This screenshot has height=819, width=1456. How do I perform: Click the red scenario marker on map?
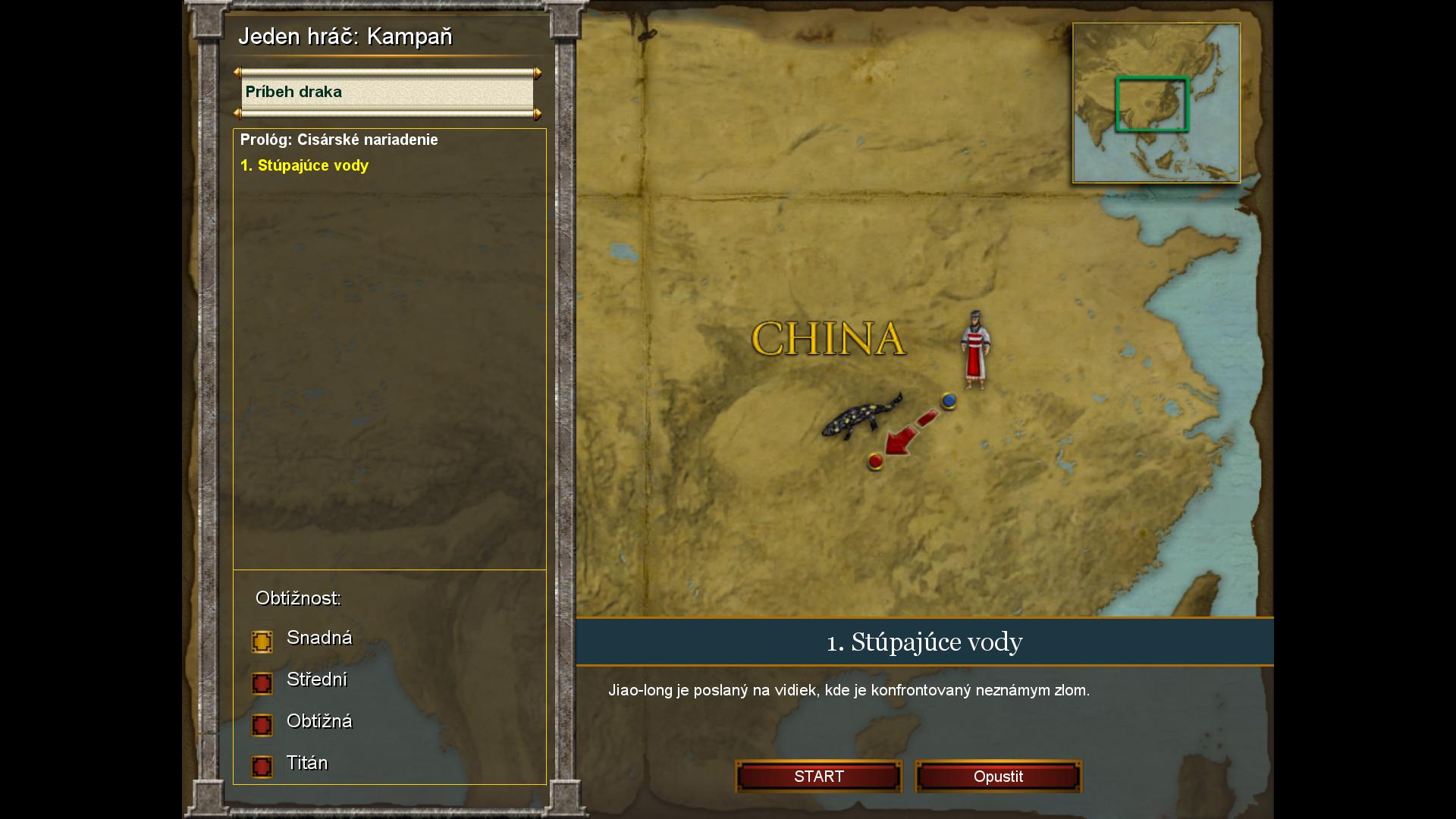click(x=876, y=461)
